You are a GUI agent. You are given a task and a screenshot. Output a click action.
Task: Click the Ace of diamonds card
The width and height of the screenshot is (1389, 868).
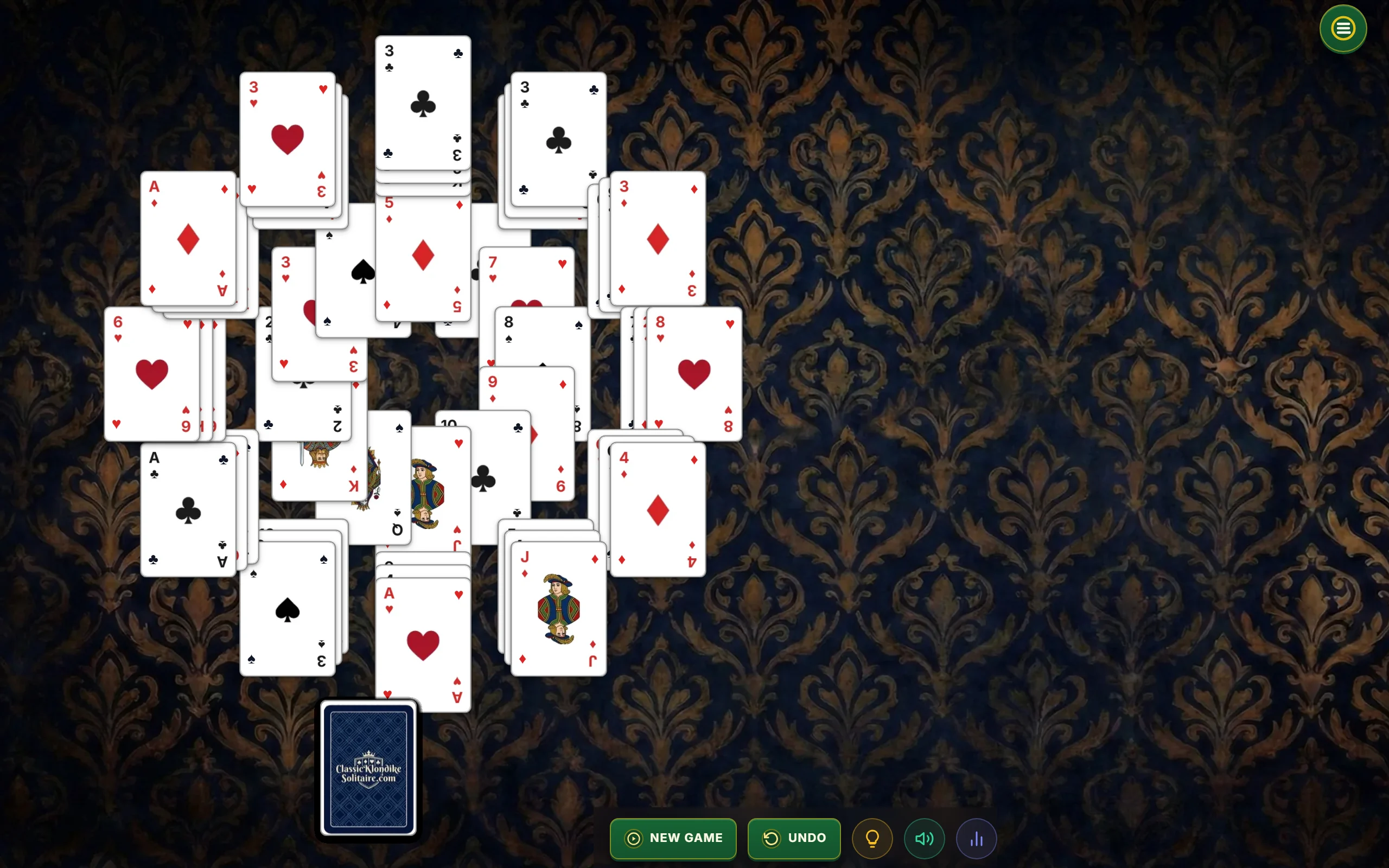188,238
